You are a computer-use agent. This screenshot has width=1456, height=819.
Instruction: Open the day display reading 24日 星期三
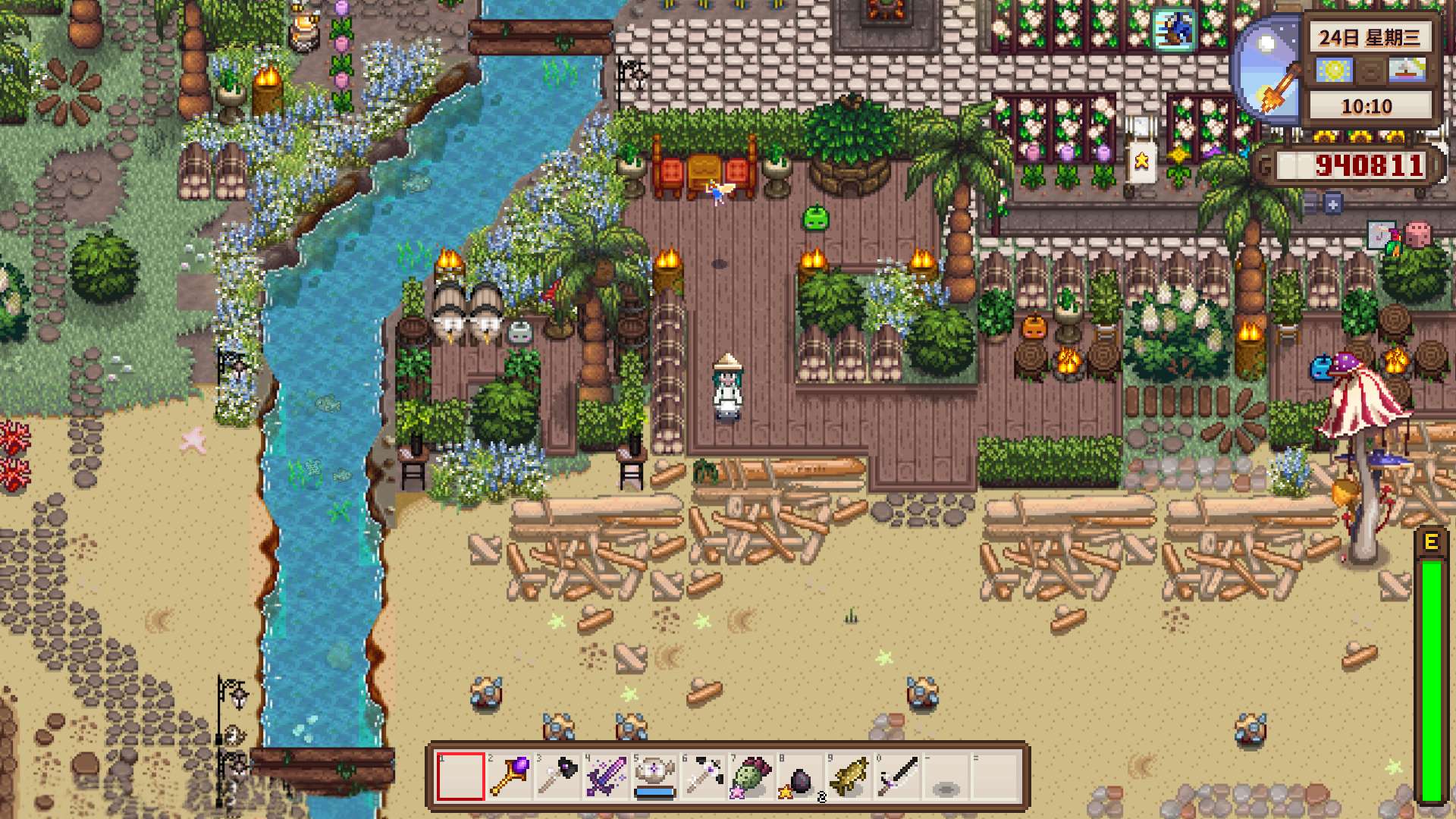point(1370,38)
